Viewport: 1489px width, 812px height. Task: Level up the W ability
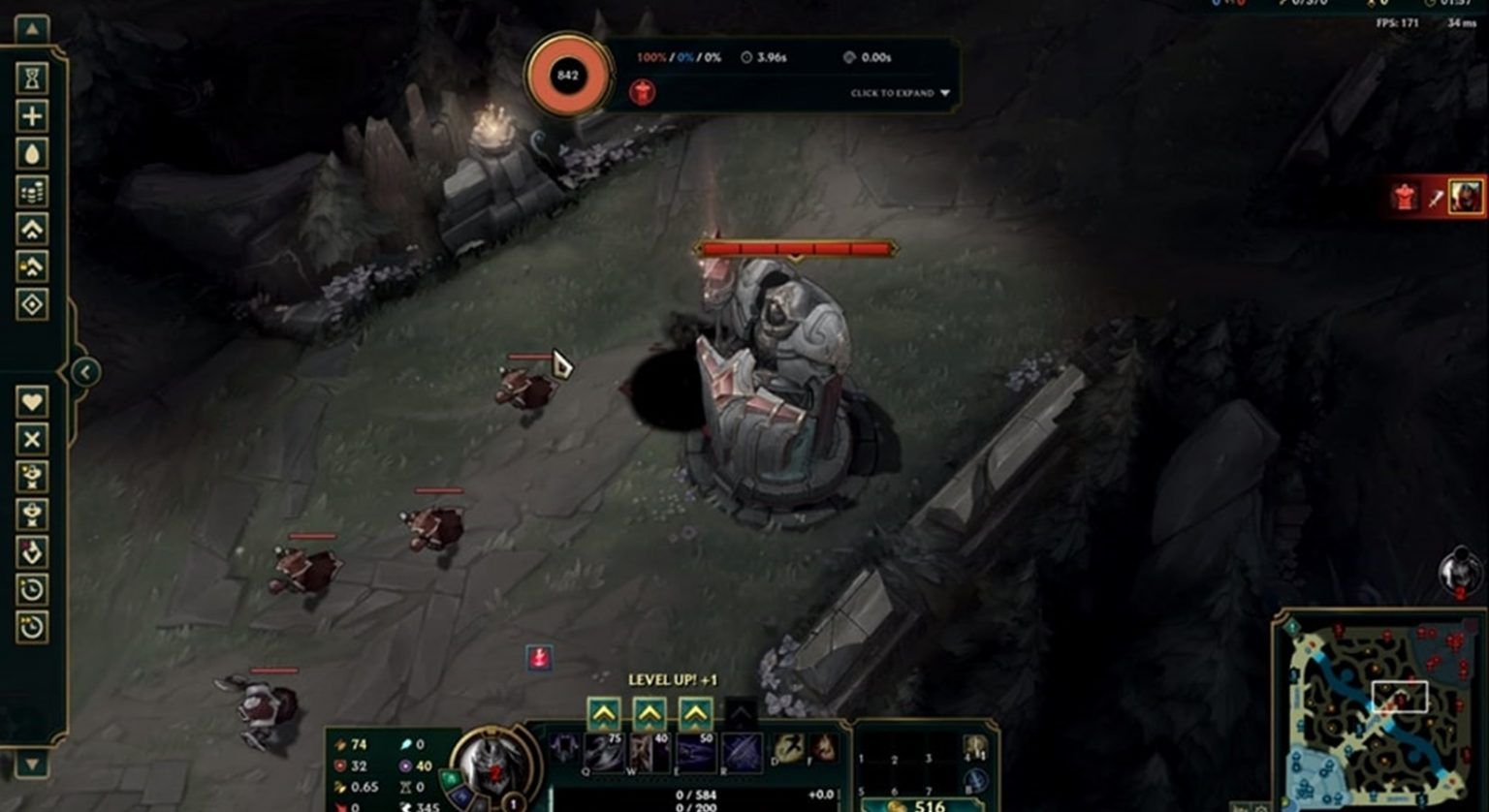click(649, 715)
